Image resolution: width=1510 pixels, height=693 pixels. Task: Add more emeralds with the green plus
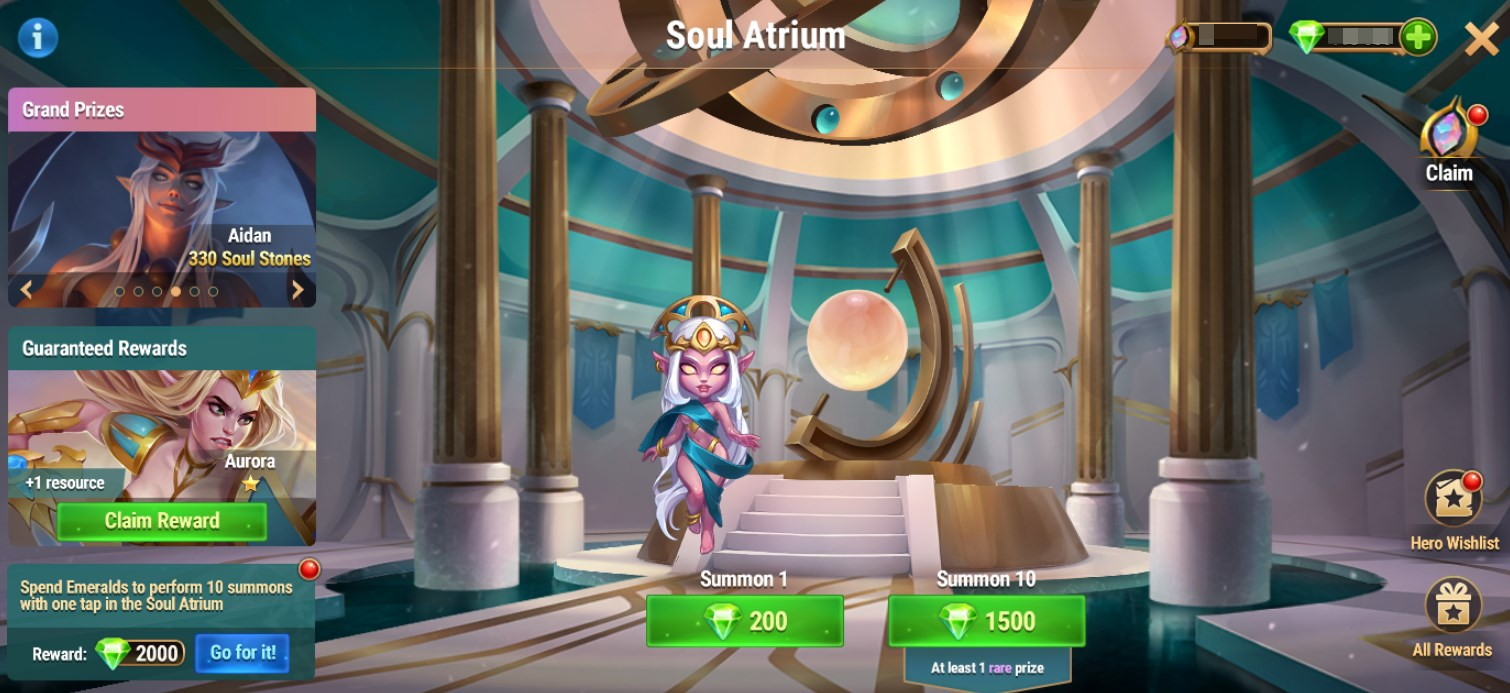point(1417,38)
